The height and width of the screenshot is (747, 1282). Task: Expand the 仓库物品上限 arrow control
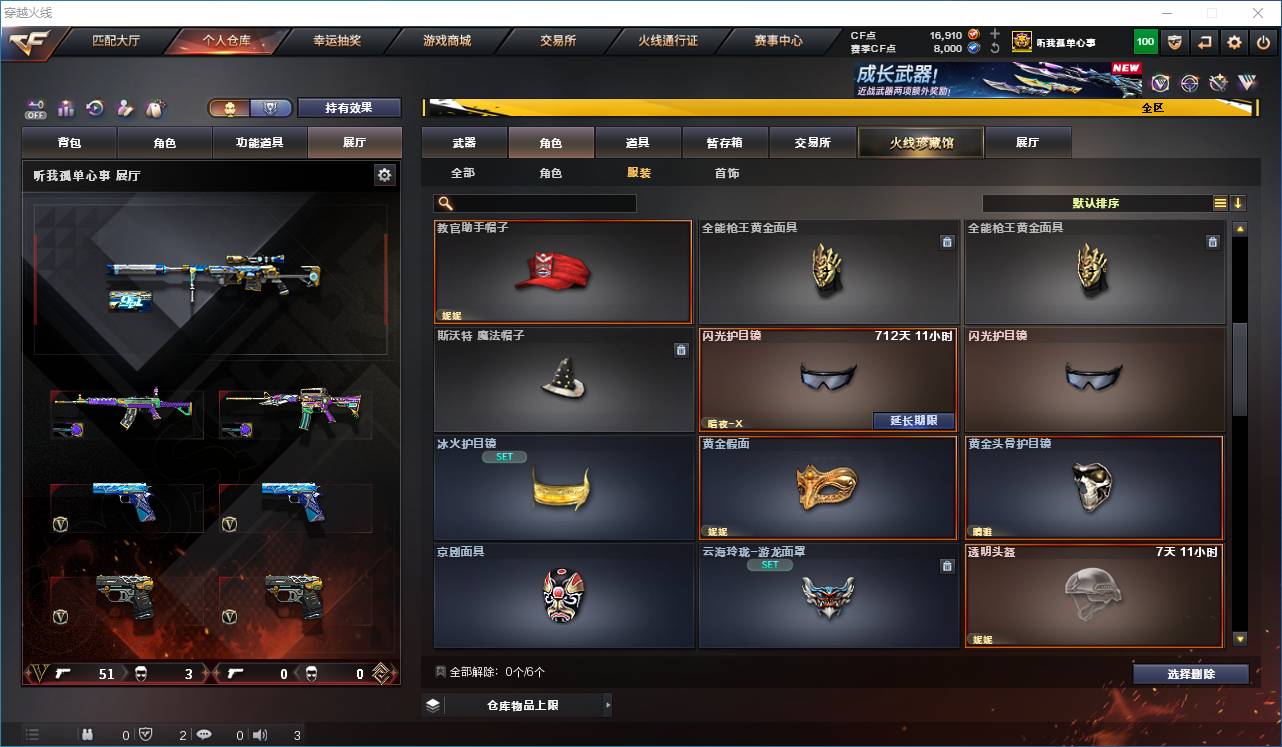(x=607, y=705)
